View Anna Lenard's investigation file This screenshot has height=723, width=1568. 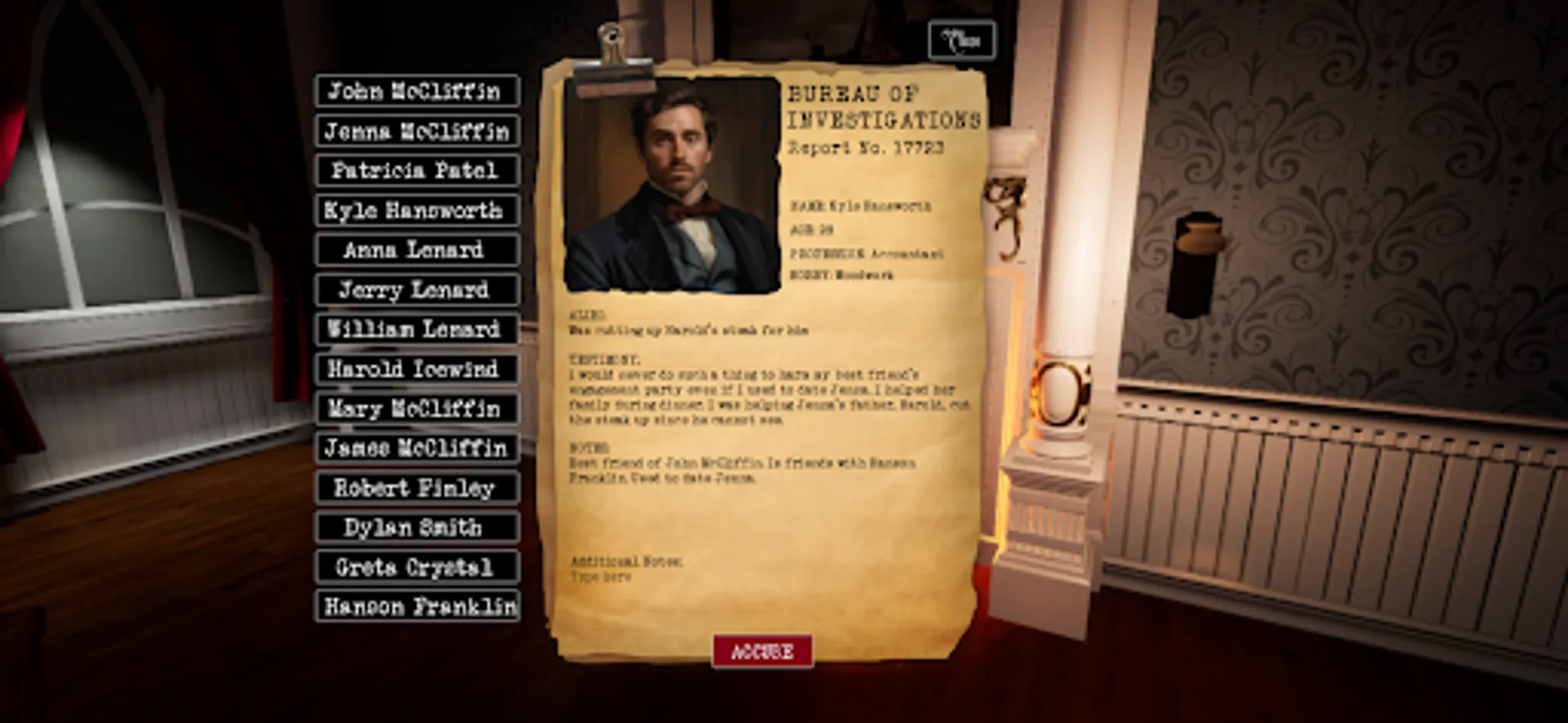(415, 251)
